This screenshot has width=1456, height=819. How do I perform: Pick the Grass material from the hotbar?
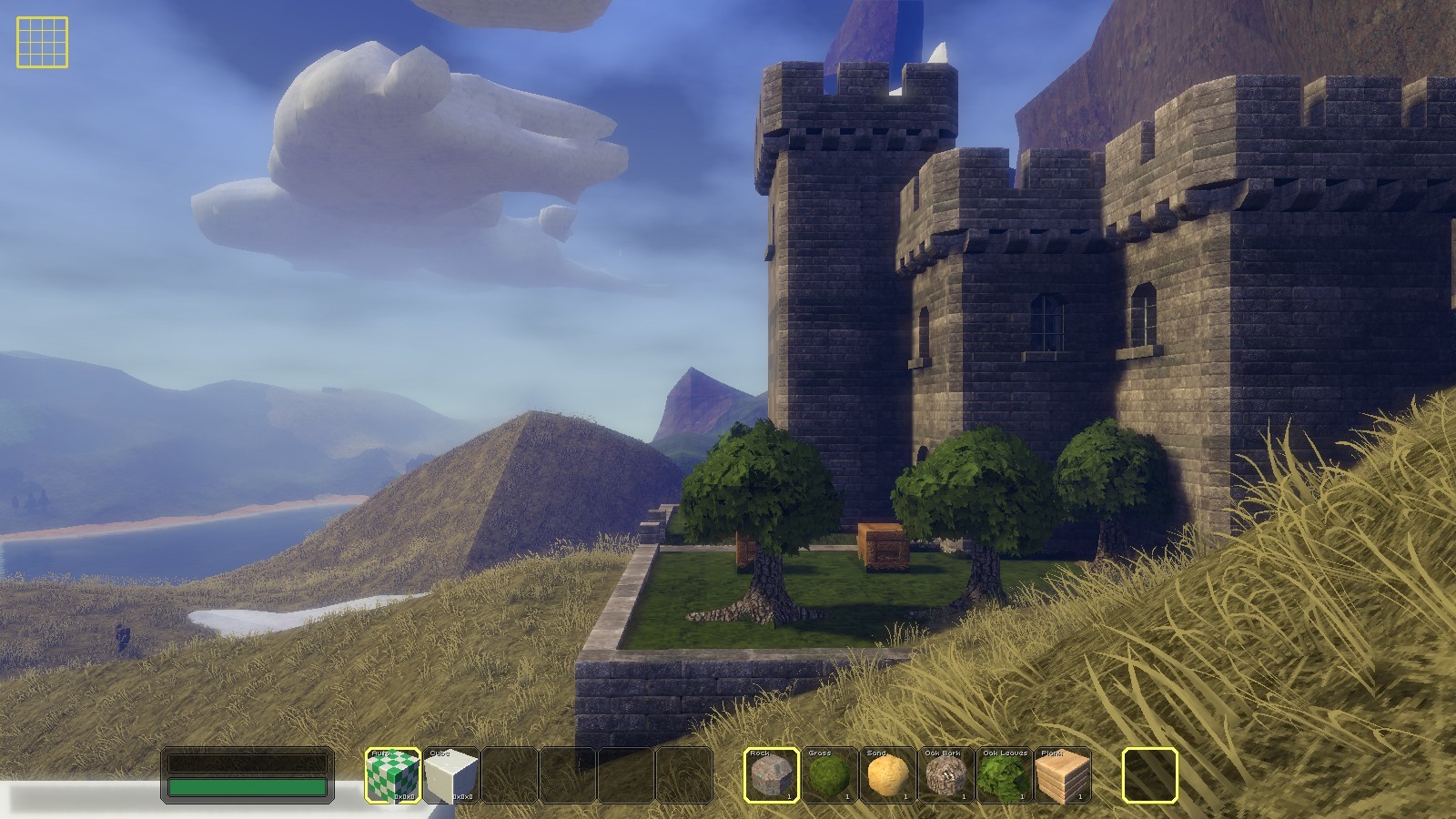[x=830, y=775]
